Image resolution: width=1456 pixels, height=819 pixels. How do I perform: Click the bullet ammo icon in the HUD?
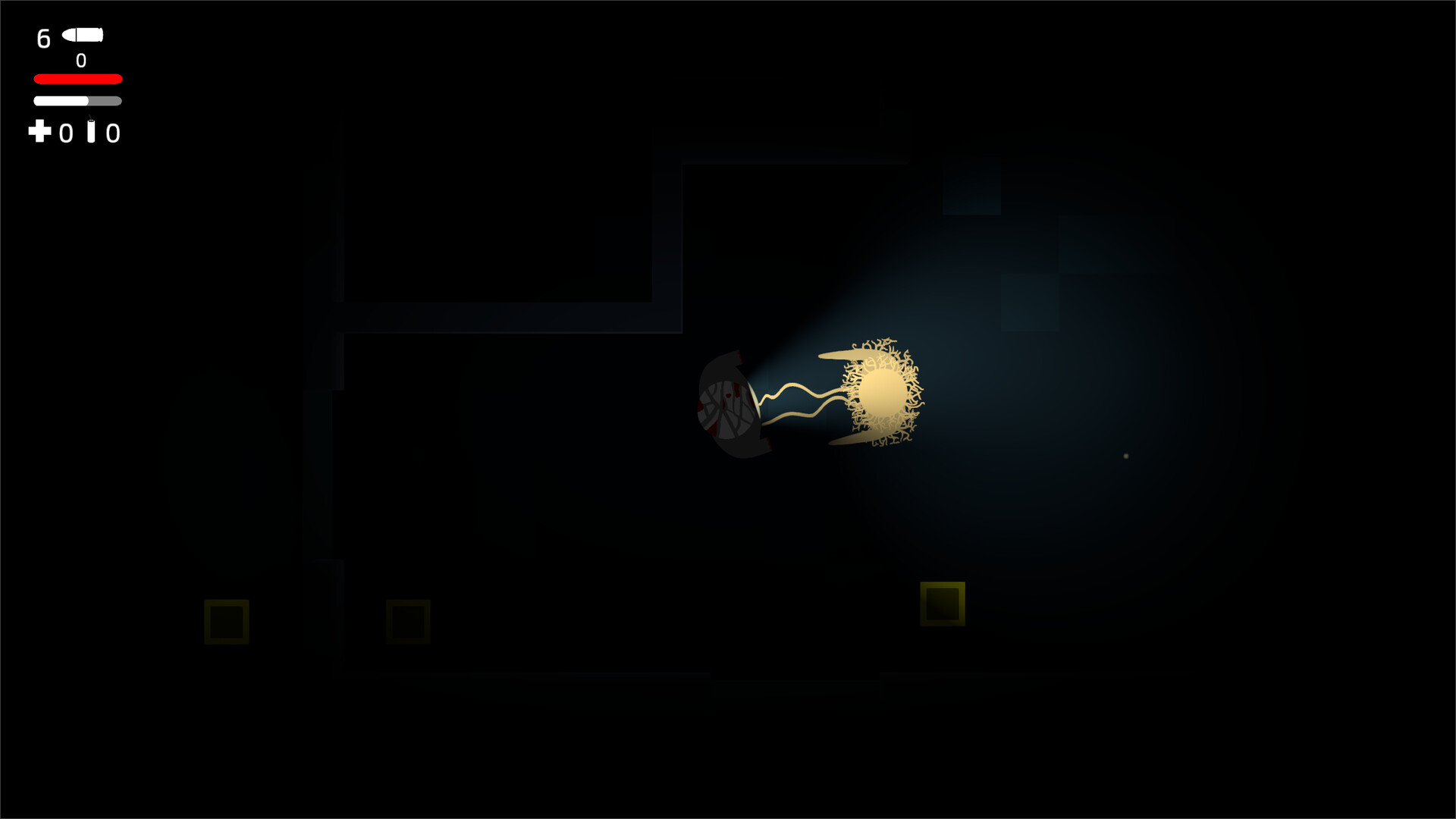tap(83, 34)
